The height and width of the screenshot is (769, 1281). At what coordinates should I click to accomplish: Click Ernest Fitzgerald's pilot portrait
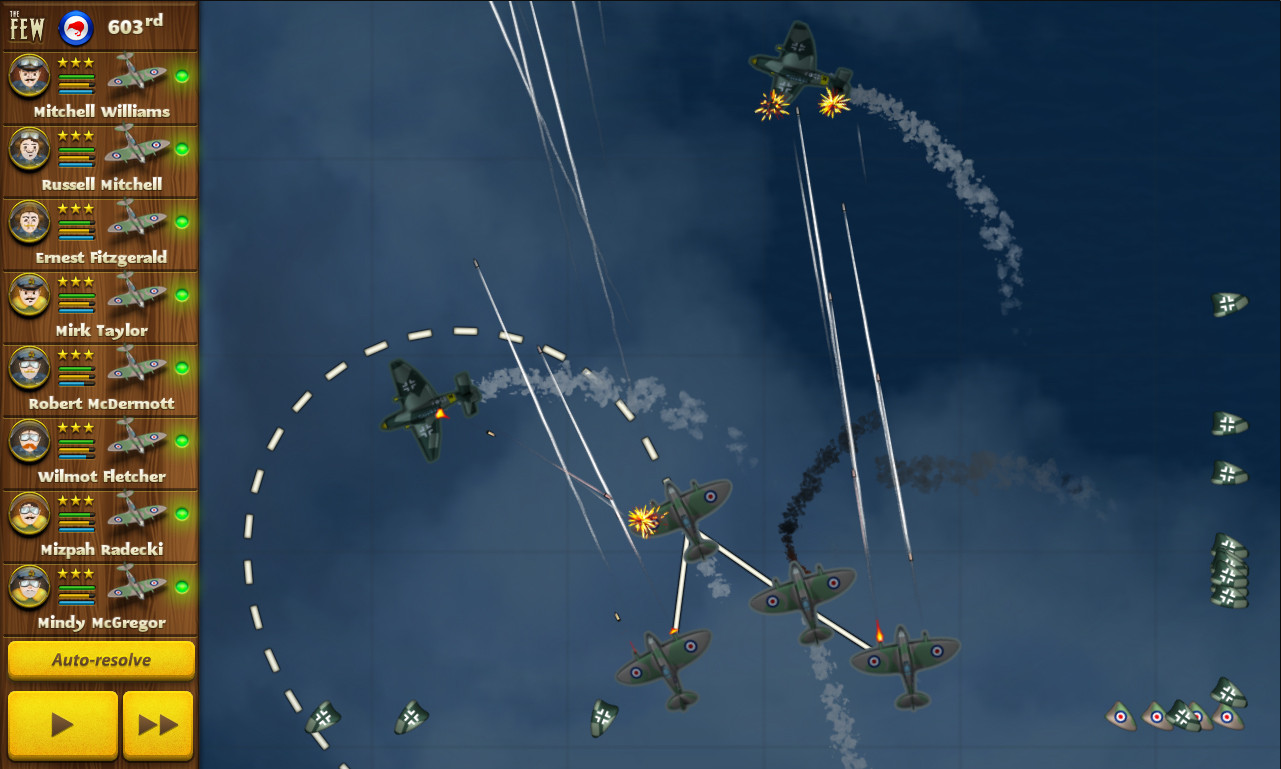[29, 221]
